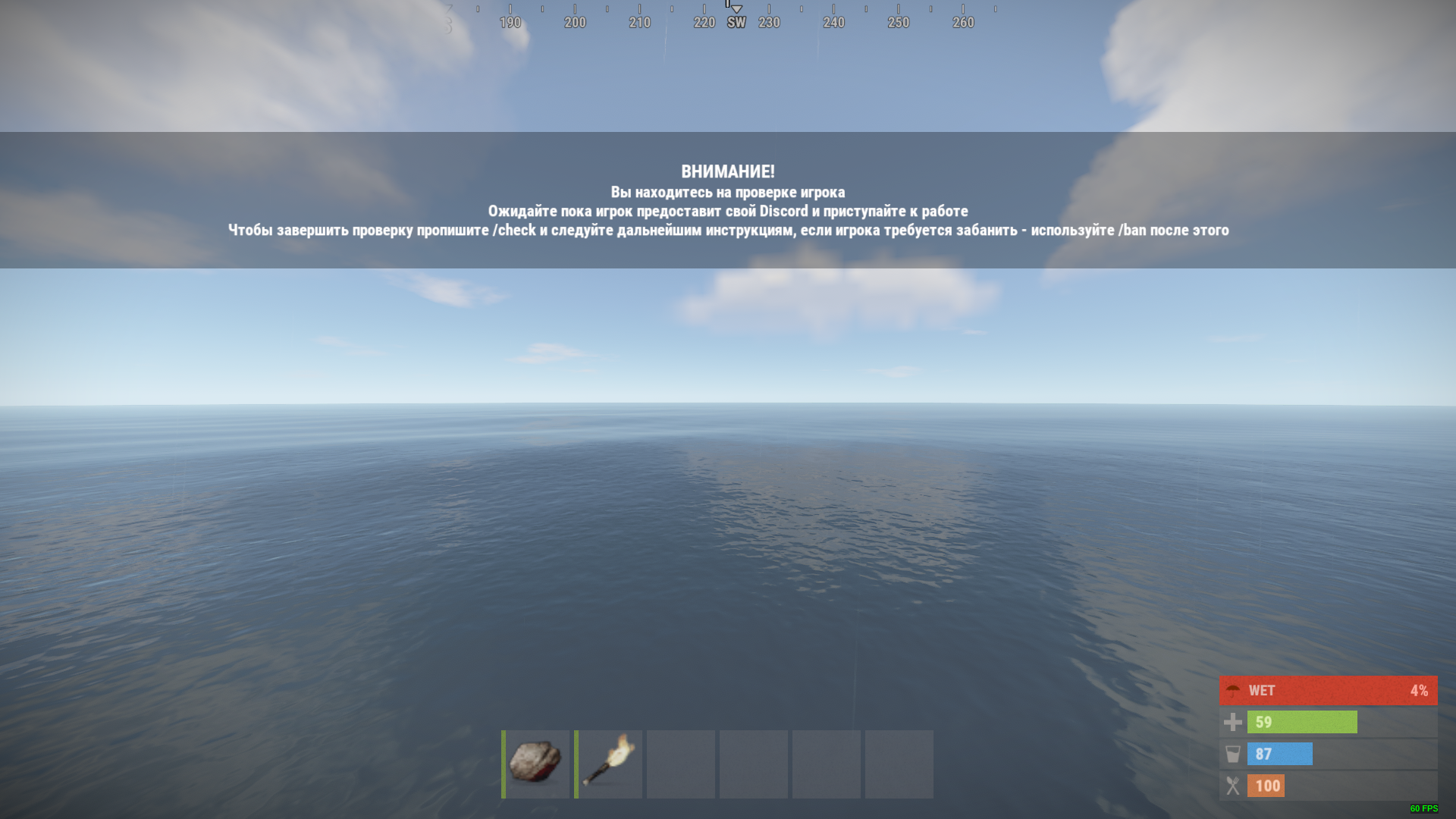Click the blue hydration bar showing 87
Screen dimensions: 1456x819
click(1280, 754)
